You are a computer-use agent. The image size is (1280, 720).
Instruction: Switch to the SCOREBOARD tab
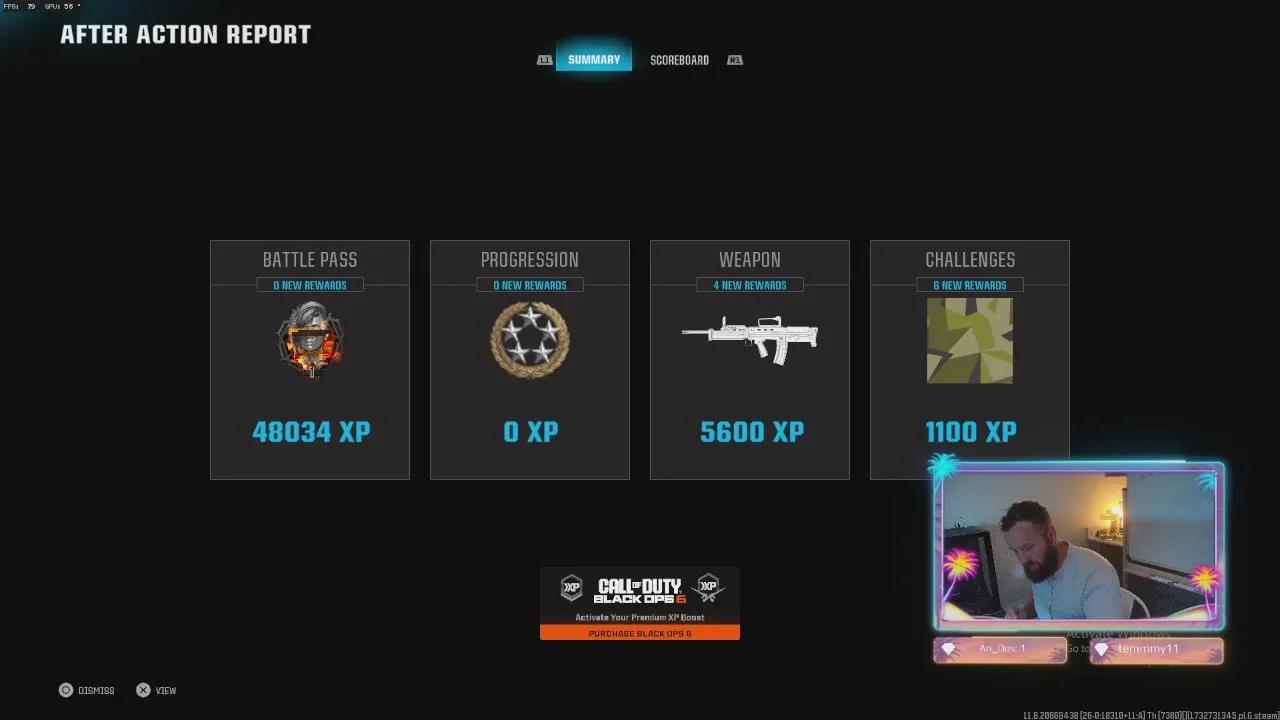[679, 60]
